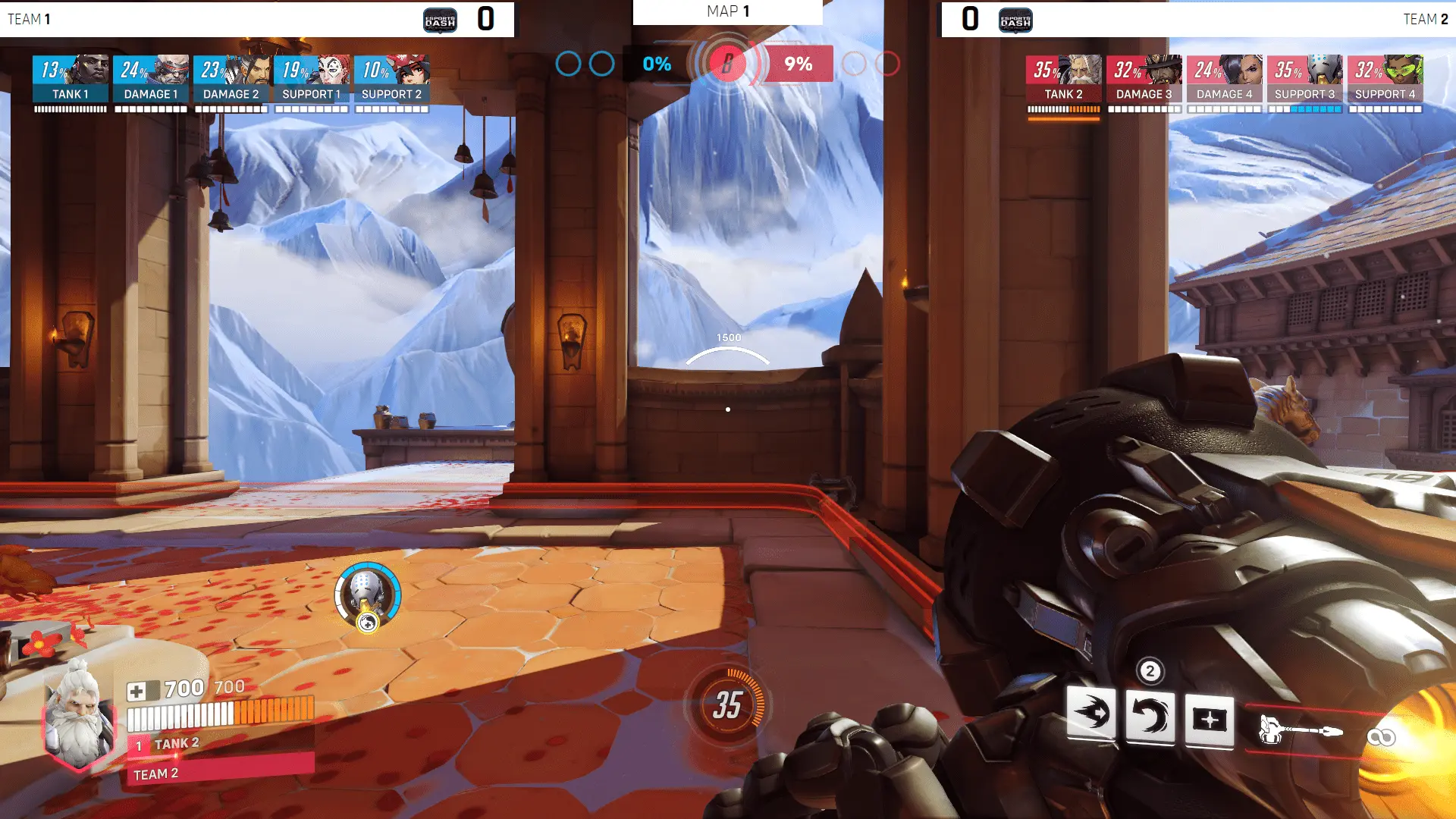Click the Esports Dash logo beside Team 1 score
The height and width of the screenshot is (819, 1456).
[441, 20]
